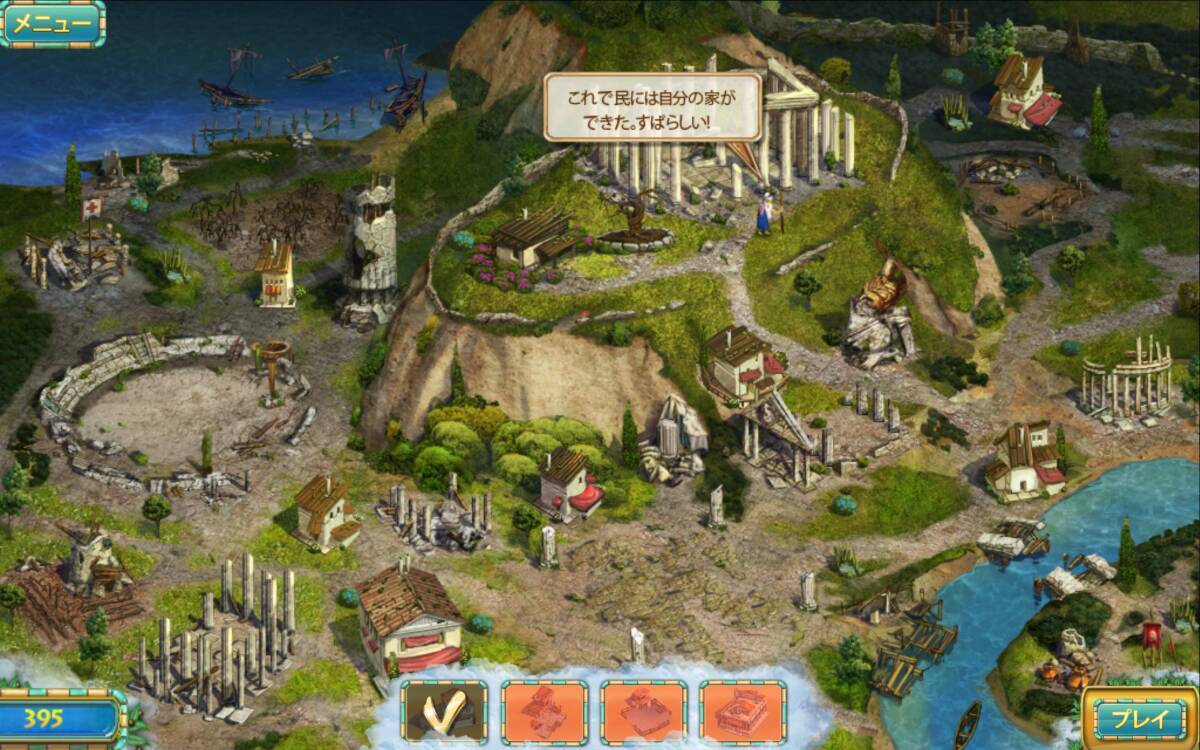Select the completed building slot with checkmark
This screenshot has height=750, width=1200.
point(444,713)
